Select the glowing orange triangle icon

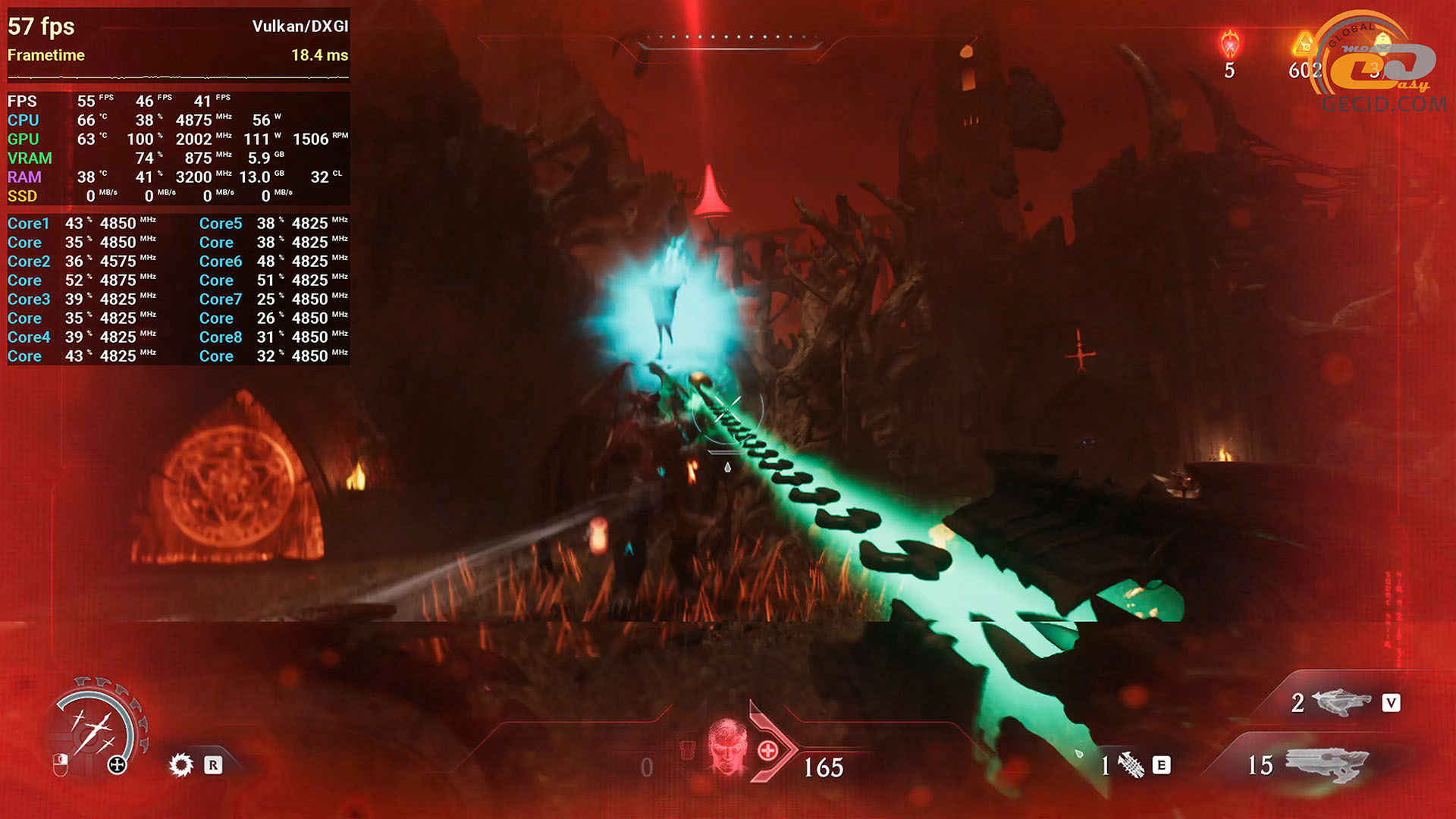click(x=1302, y=44)
